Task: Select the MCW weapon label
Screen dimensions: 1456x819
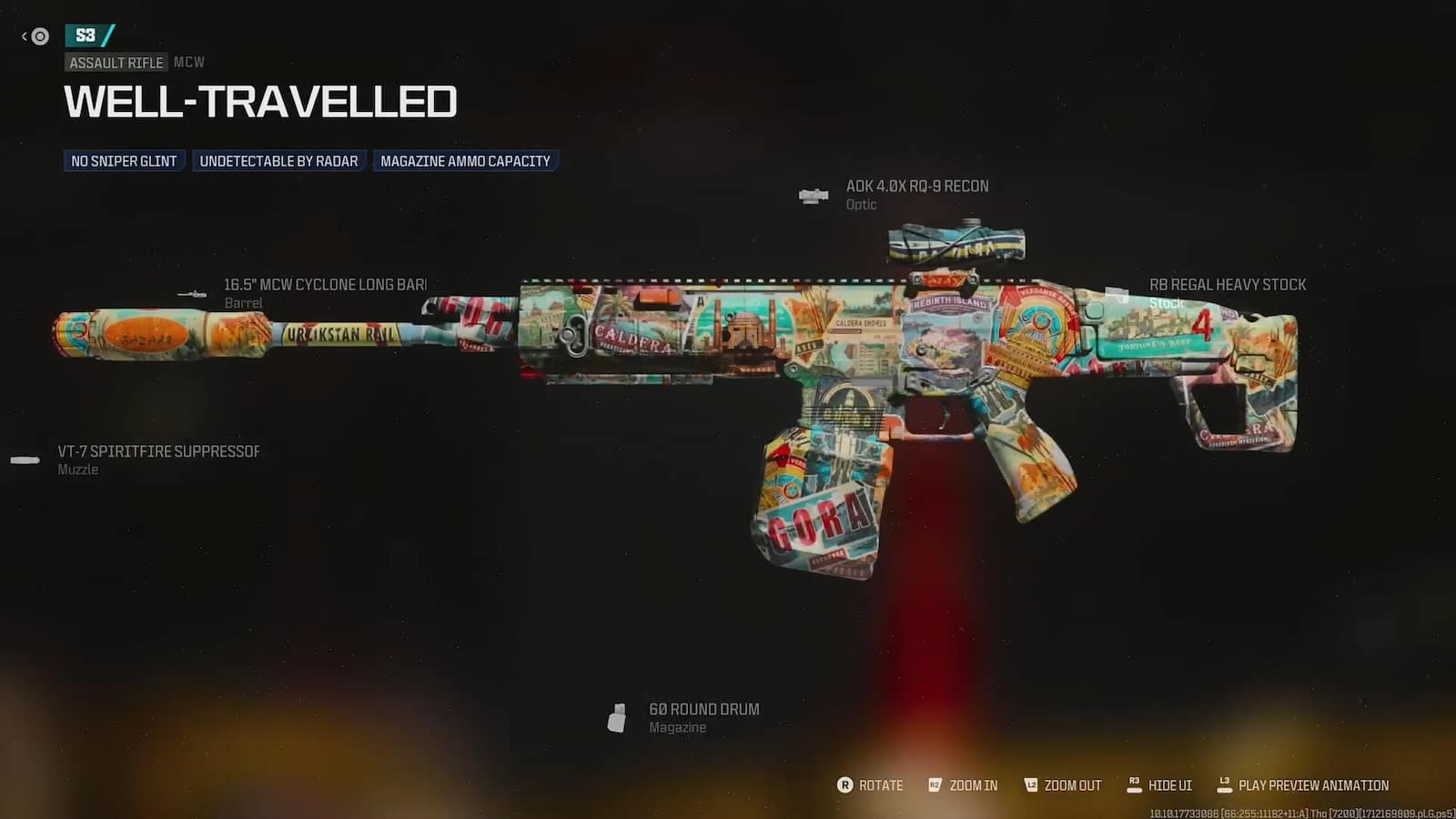Action: [188, 62]
